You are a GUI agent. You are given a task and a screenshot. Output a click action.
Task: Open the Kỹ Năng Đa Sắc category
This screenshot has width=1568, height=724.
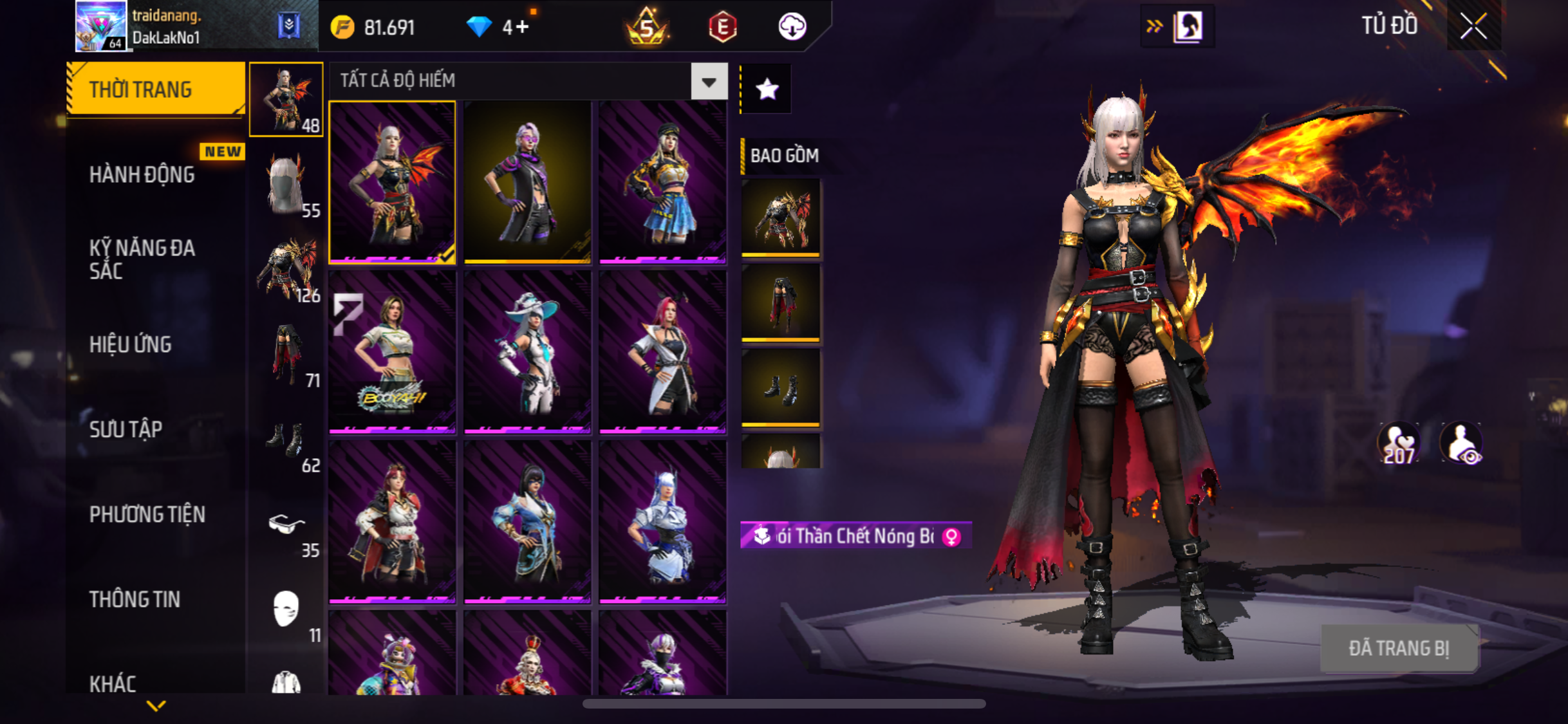point(142,259)
